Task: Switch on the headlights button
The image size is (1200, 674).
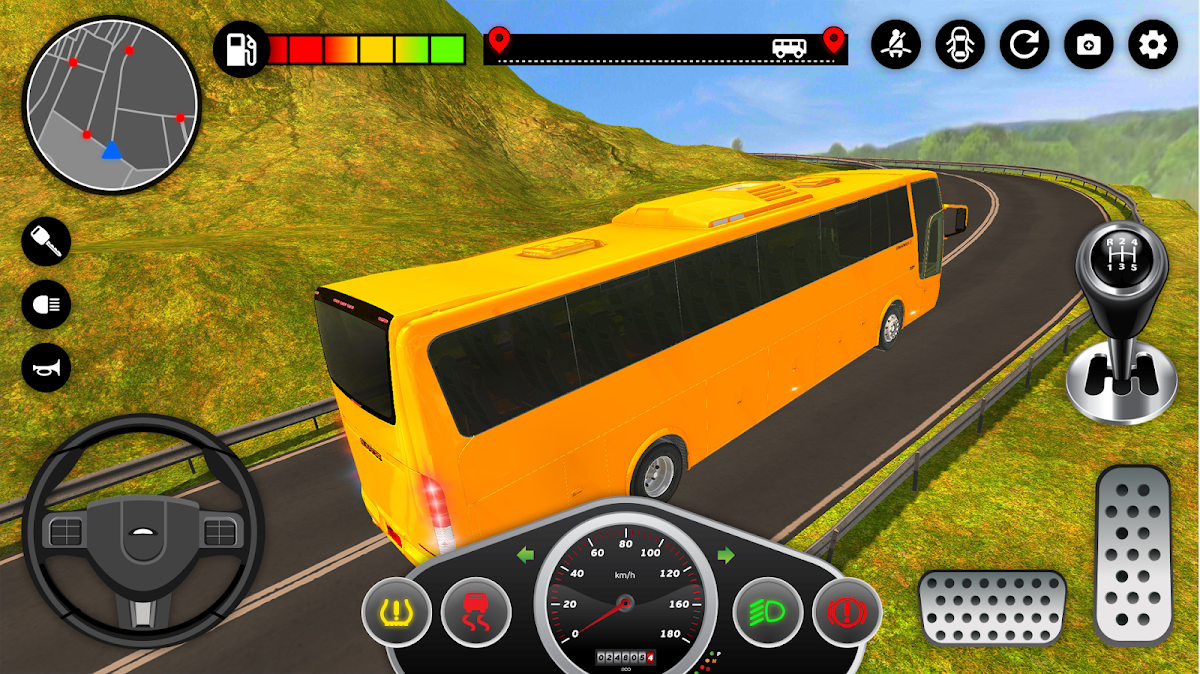Action: tap(46, 305)
